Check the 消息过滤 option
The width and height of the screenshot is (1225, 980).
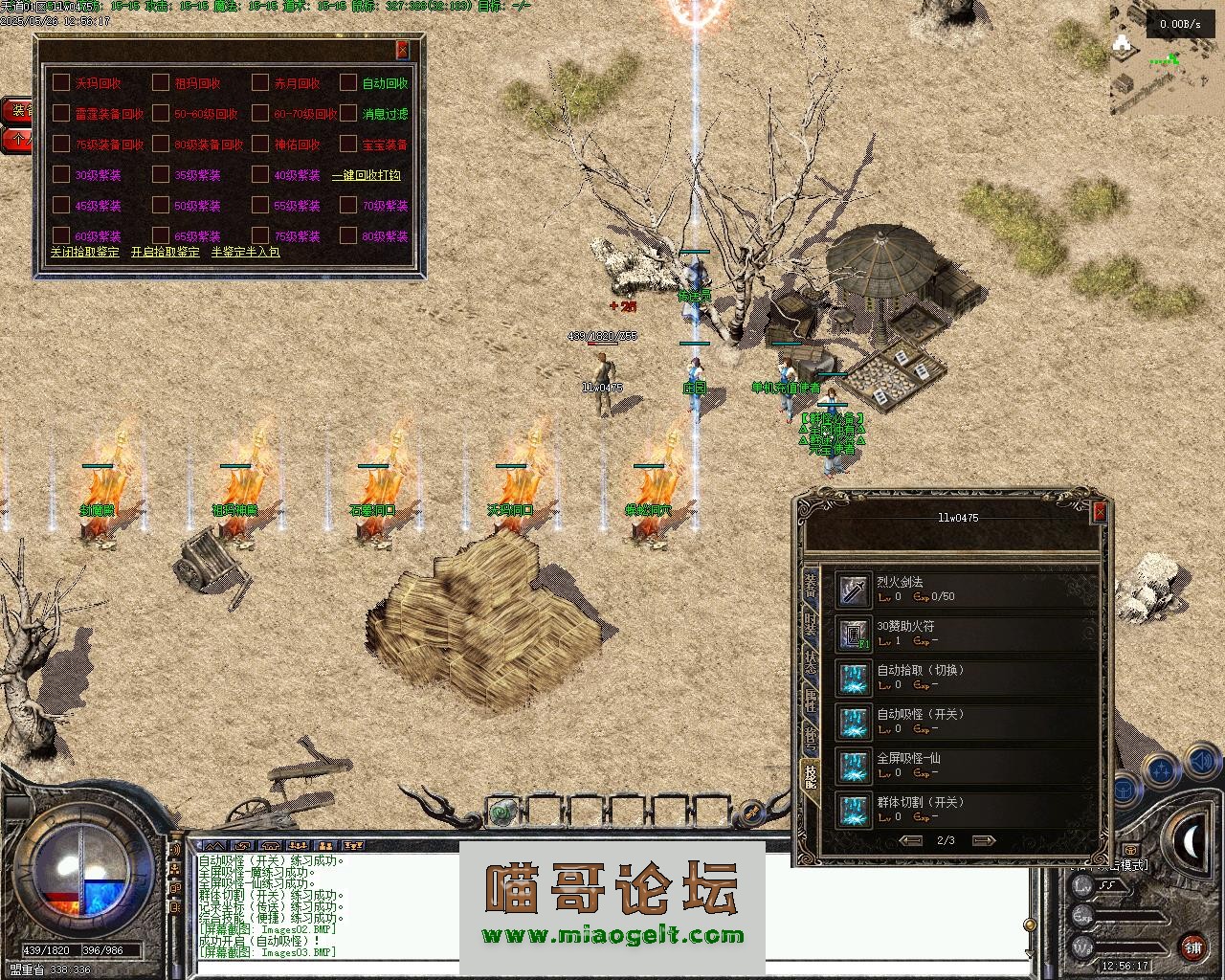click(x=348, y=114)
